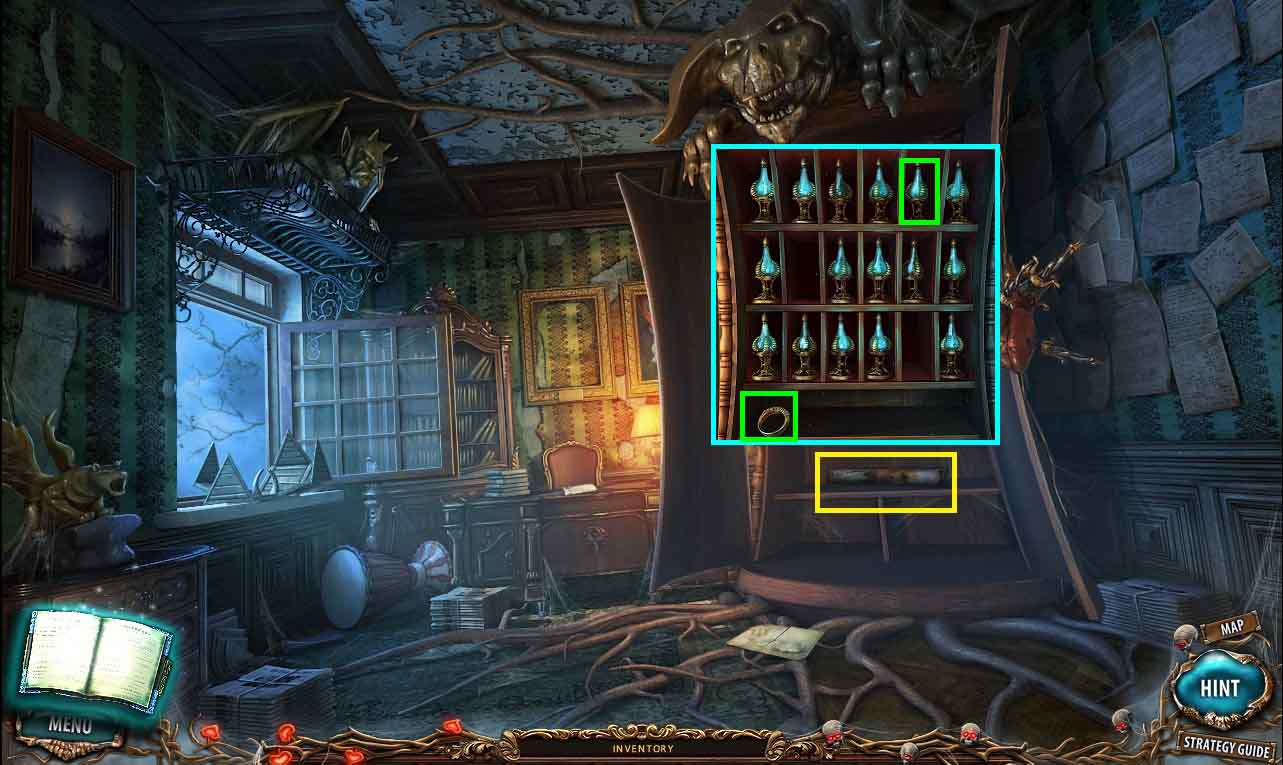The height and width of the screenshot is (765, 1283).
Task: Use the Hint button
Action: 1219,688
